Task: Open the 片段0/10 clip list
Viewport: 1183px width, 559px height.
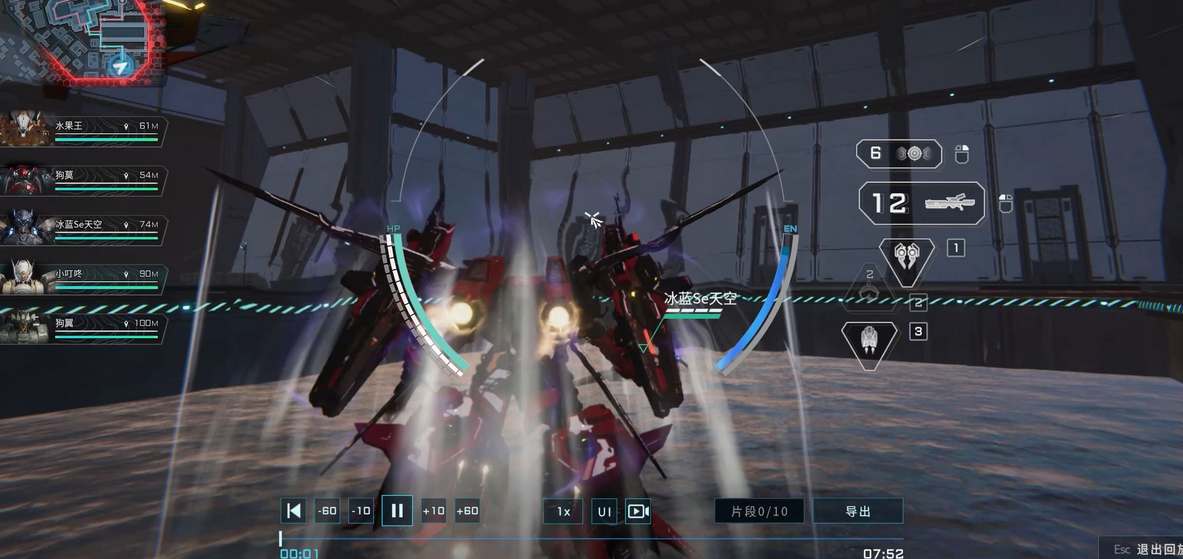Action: coord(760,511)
